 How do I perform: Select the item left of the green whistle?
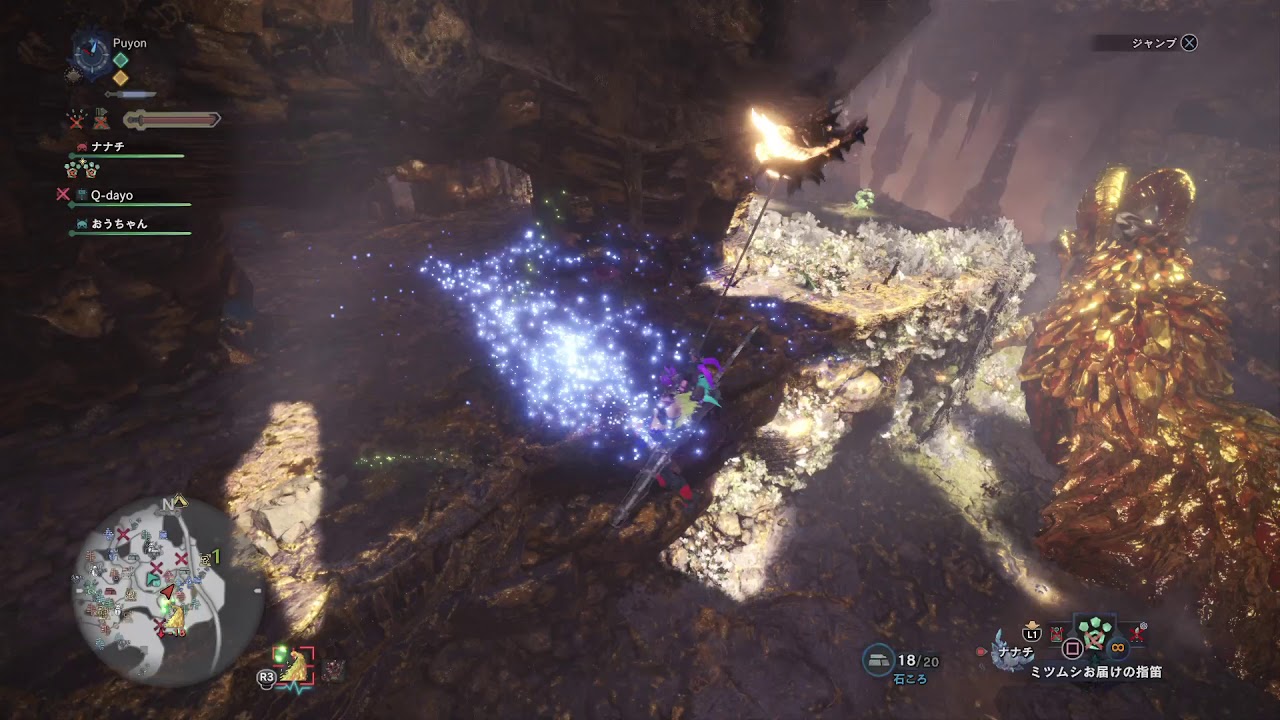click(1057, 635)
